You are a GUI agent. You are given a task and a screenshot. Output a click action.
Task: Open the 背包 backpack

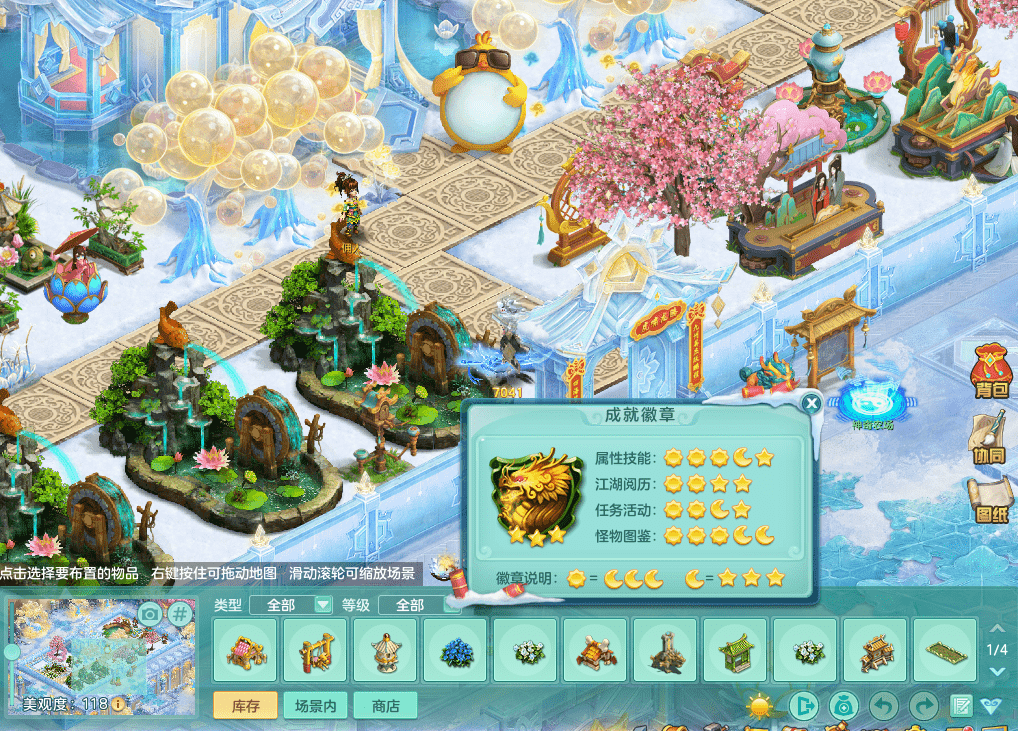pyautogui.click(x=989, y=372)
